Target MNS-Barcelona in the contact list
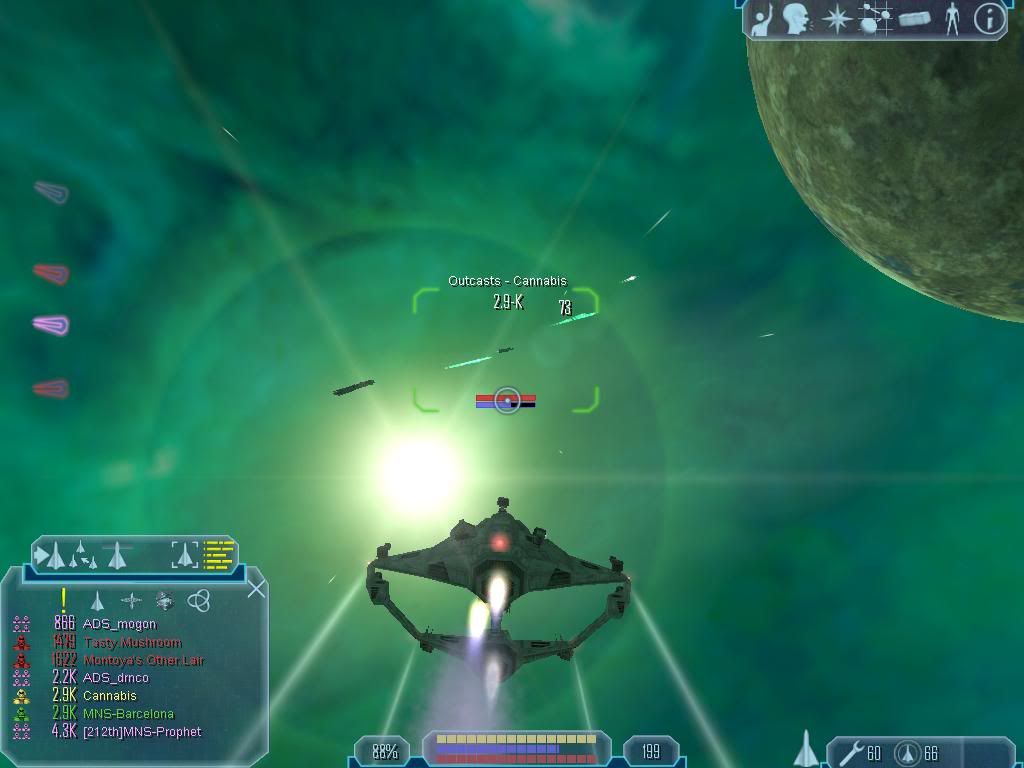This screenshot has height=768, width=1024. pyautogui.click(x=128, y=714)
